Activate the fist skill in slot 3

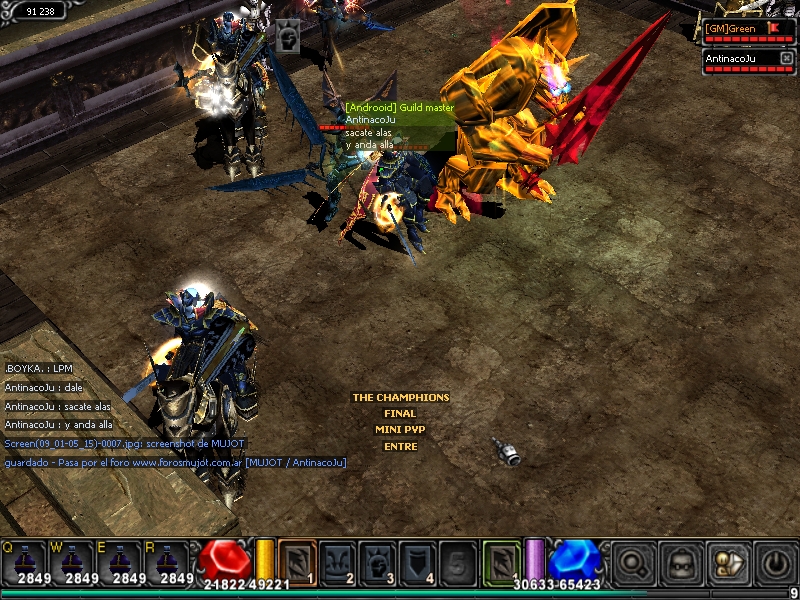coord(377,561)
